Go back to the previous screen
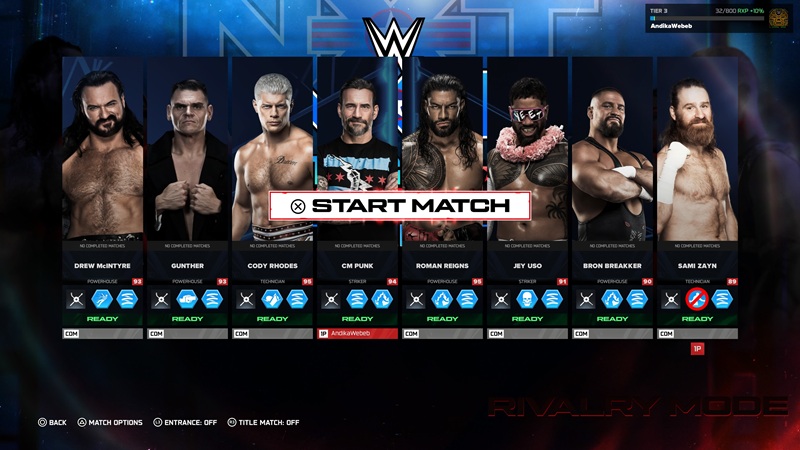This screenshot has height=450, width=800. [52, 423]
